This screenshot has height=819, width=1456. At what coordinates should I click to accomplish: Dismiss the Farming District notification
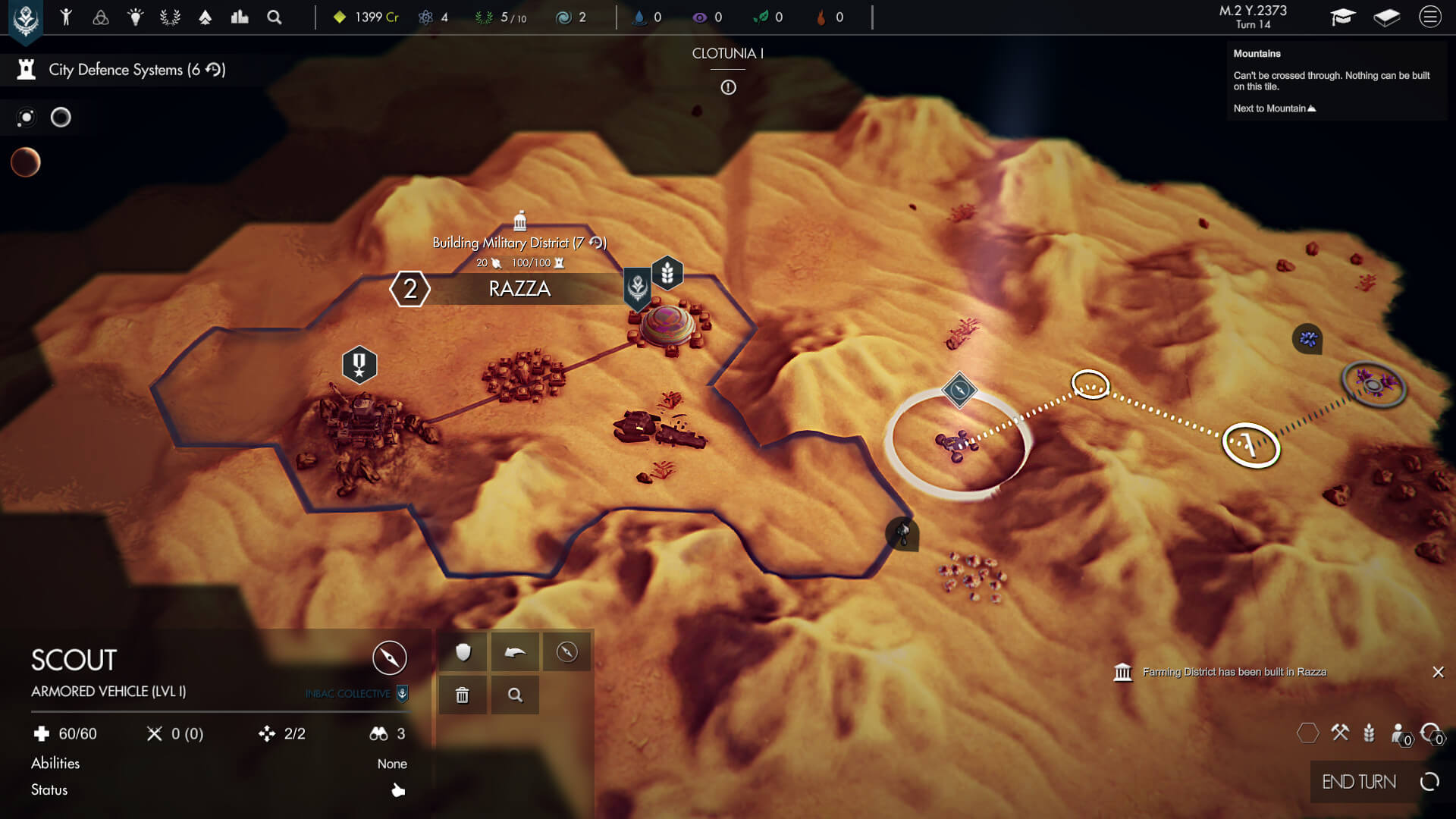[x=1438, y=672]
